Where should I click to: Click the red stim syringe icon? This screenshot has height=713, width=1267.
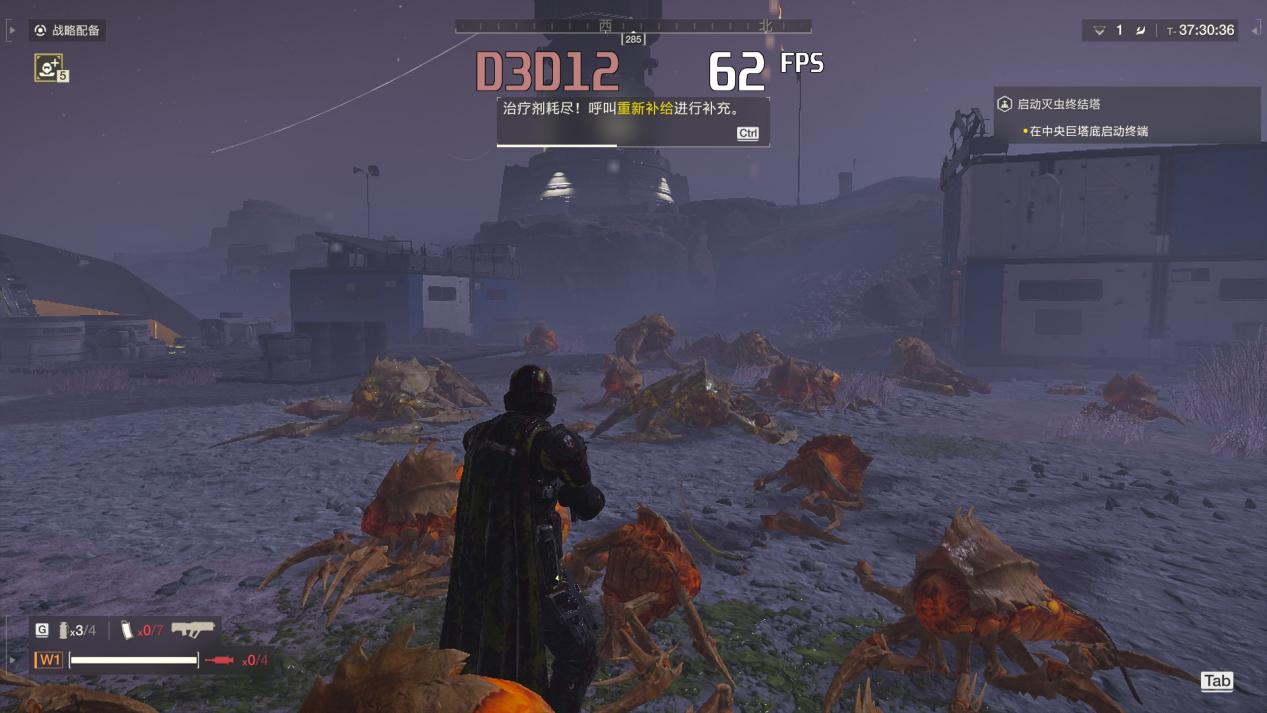220,660
